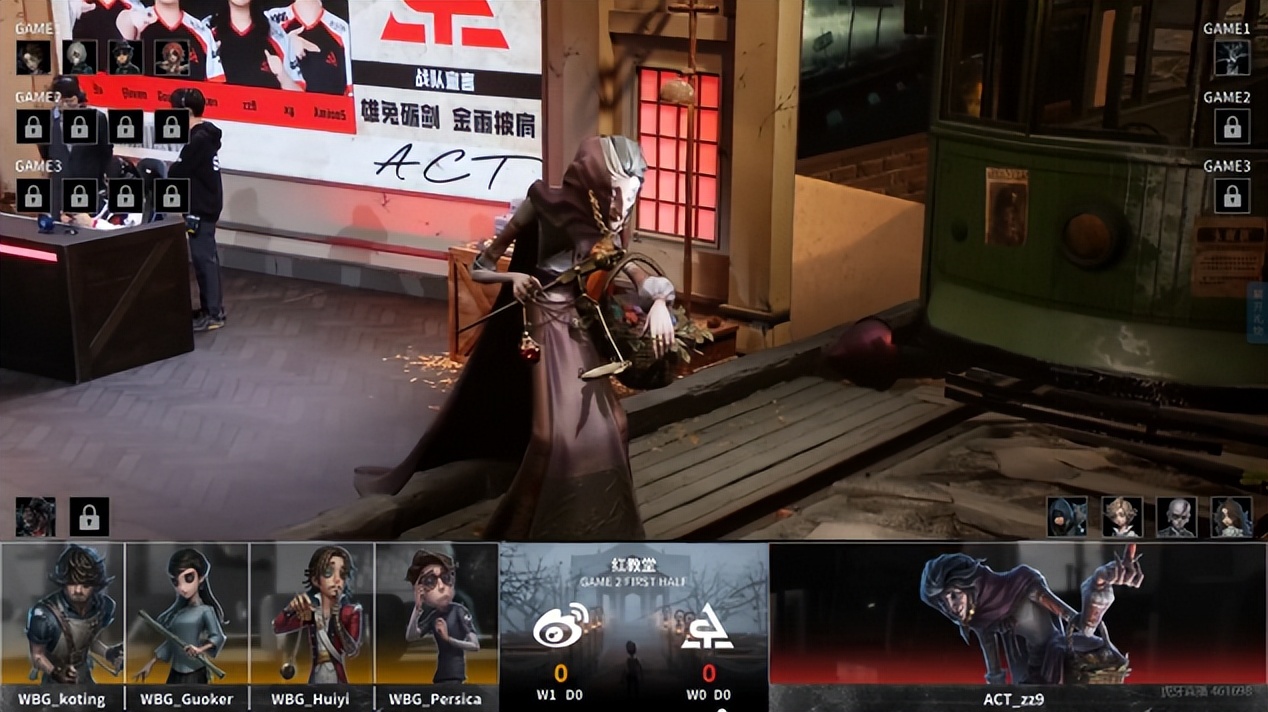Viewport: 1268px width, 712px height.
Task: Choose the WBG_Huiyi player card
Action: 312,614
